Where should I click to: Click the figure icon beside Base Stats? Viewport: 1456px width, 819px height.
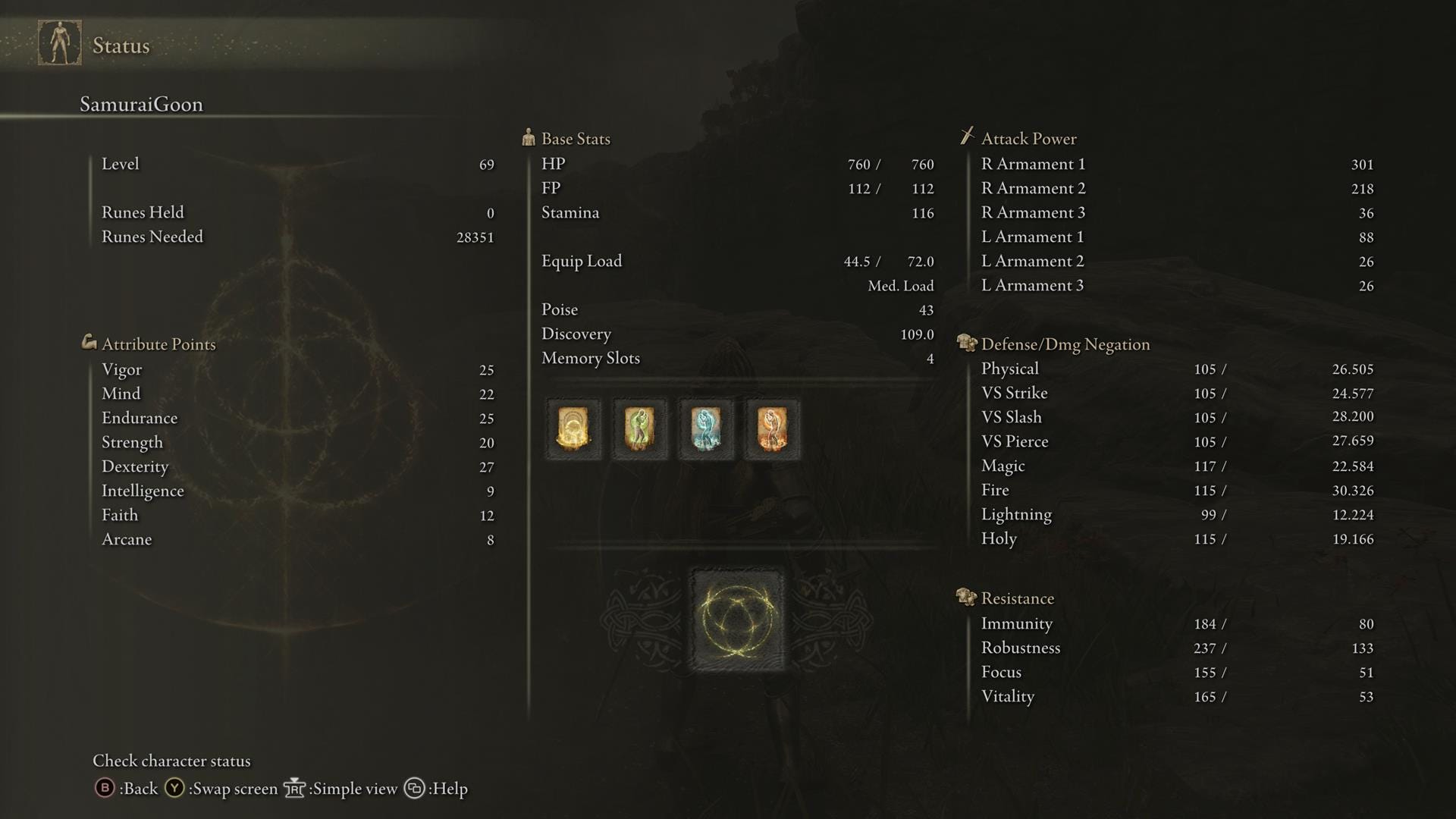pyautogui.click(x=527, y=137)
